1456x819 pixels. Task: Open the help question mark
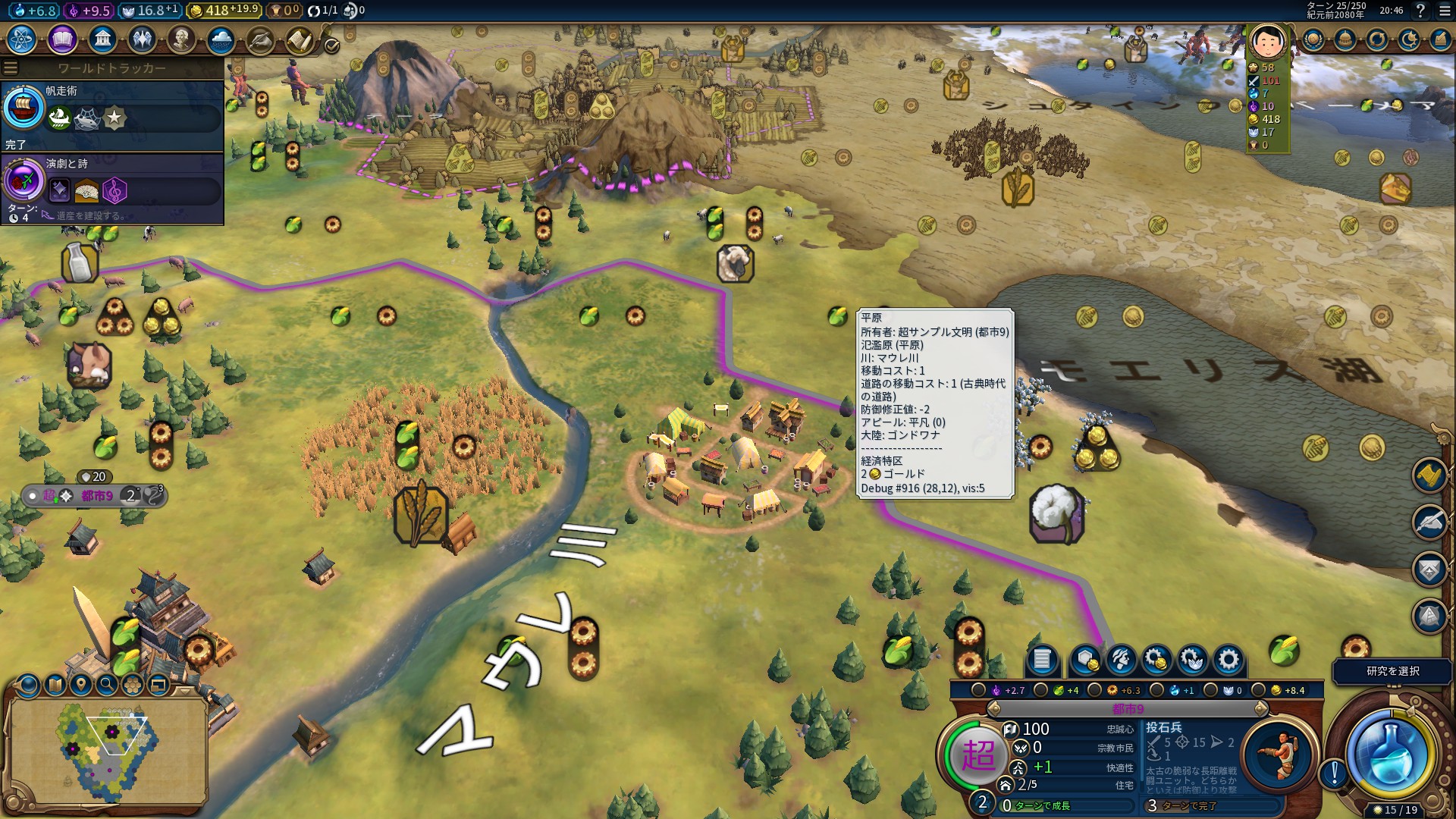(1420, 11)
